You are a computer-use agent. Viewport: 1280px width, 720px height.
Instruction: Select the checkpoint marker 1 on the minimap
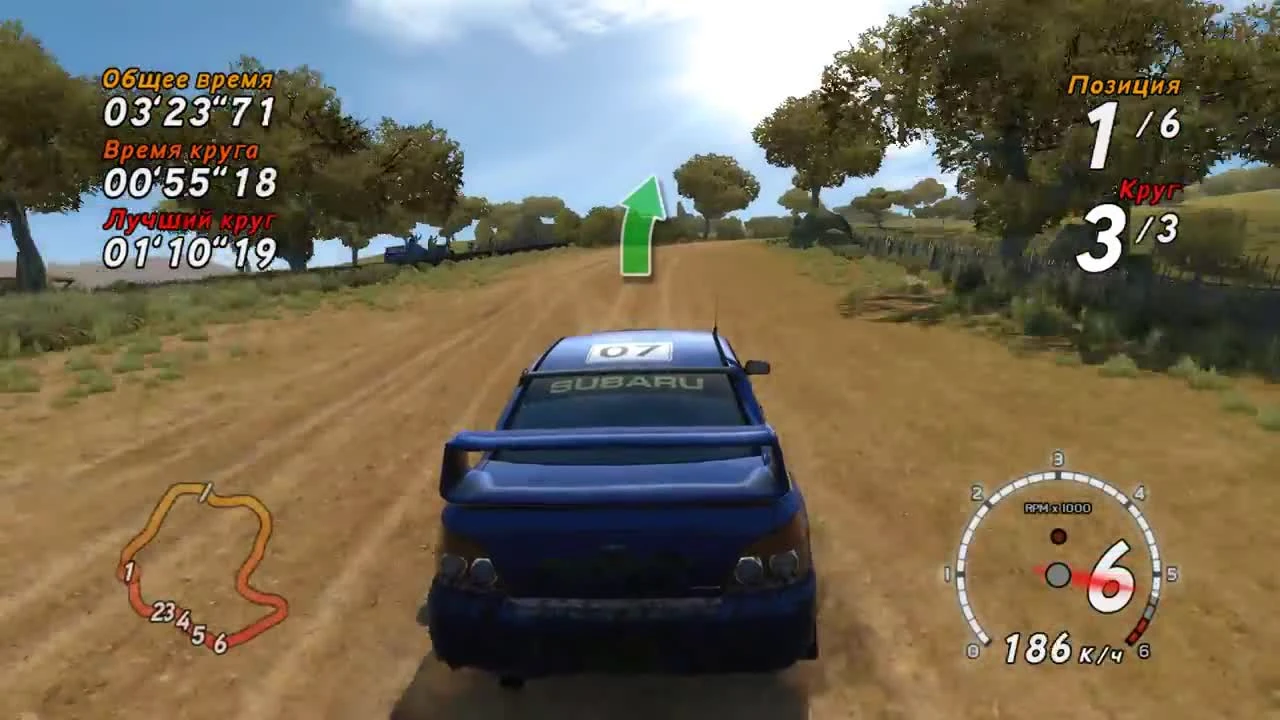pos(129,572)
